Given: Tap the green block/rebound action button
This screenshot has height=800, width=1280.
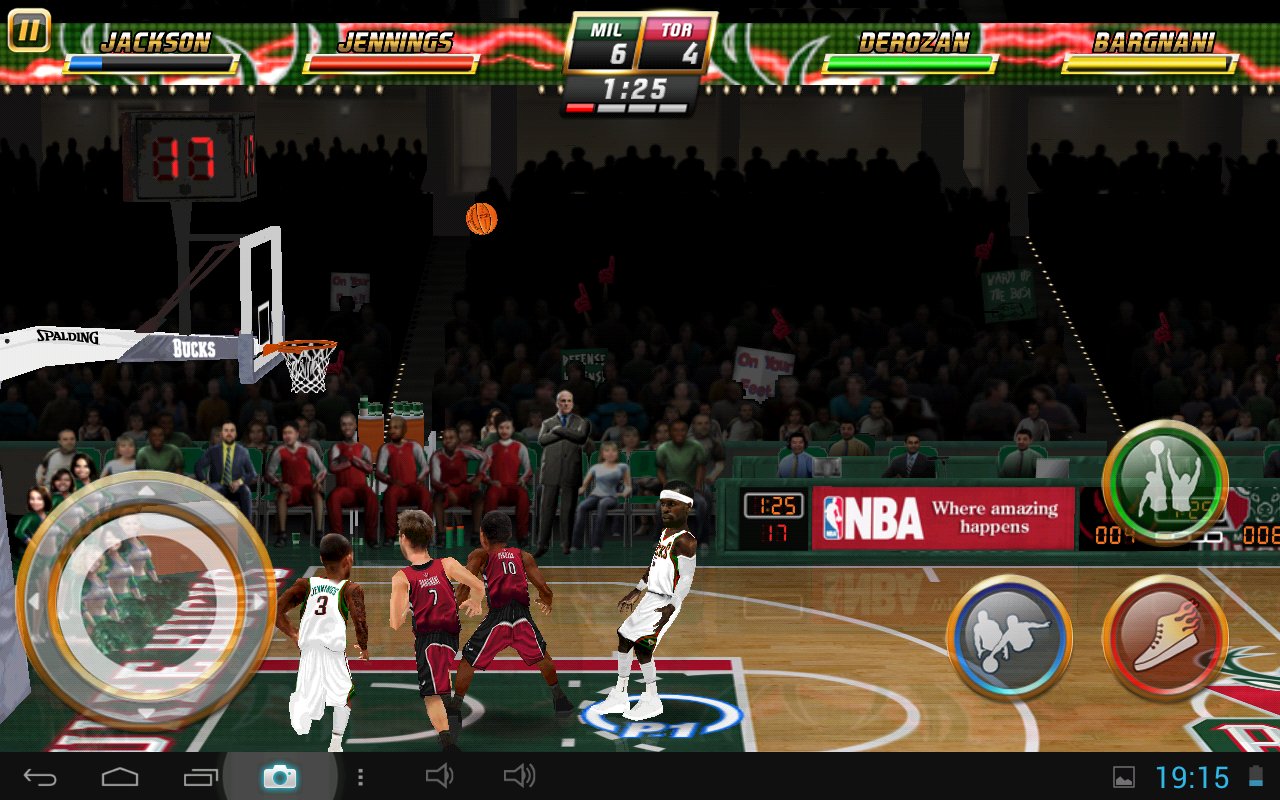Looking at the screenshot, I should pyautogui.click(x=1165, y=483).
